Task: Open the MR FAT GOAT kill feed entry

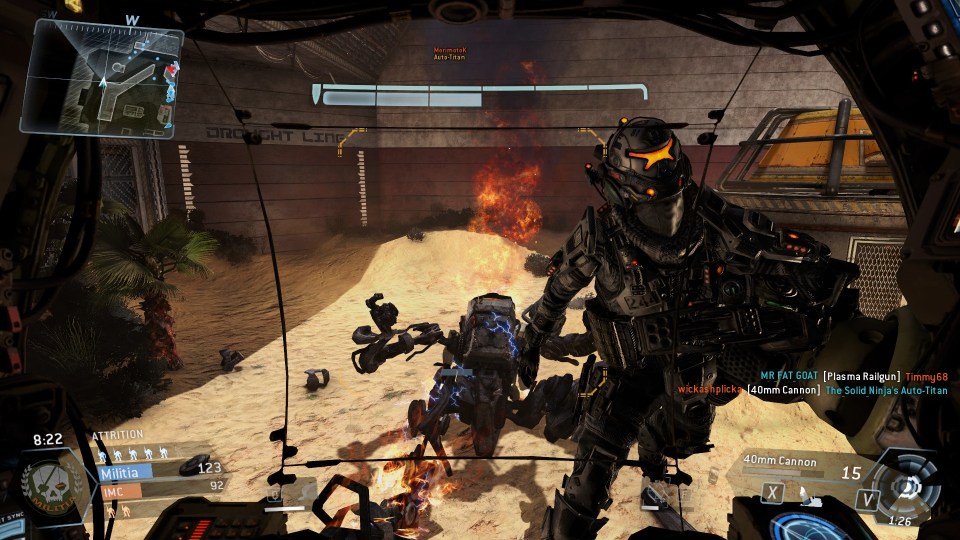Action: (853, 376)
